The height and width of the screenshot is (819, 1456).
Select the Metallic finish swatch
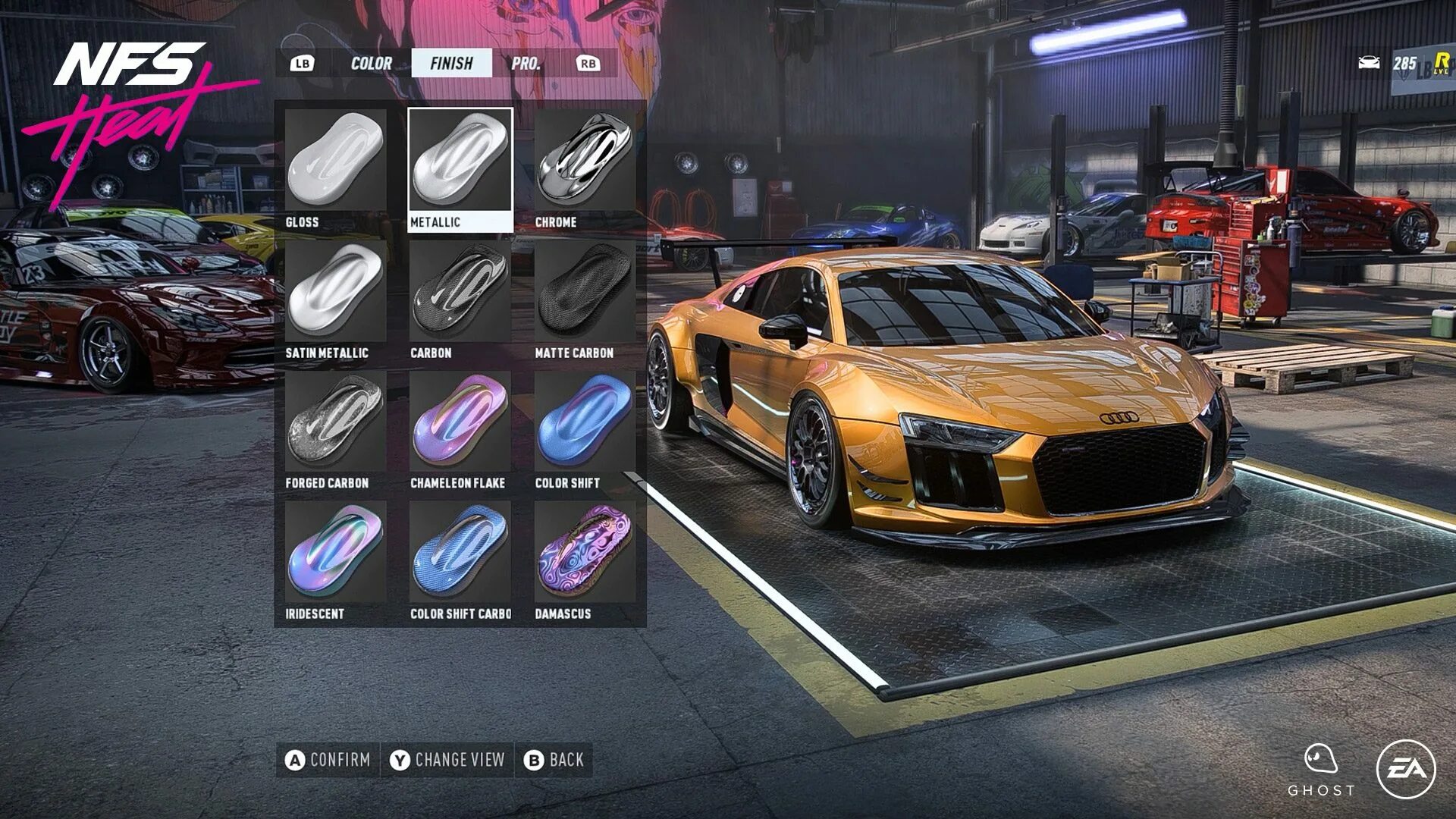click(x=460, y=168)
